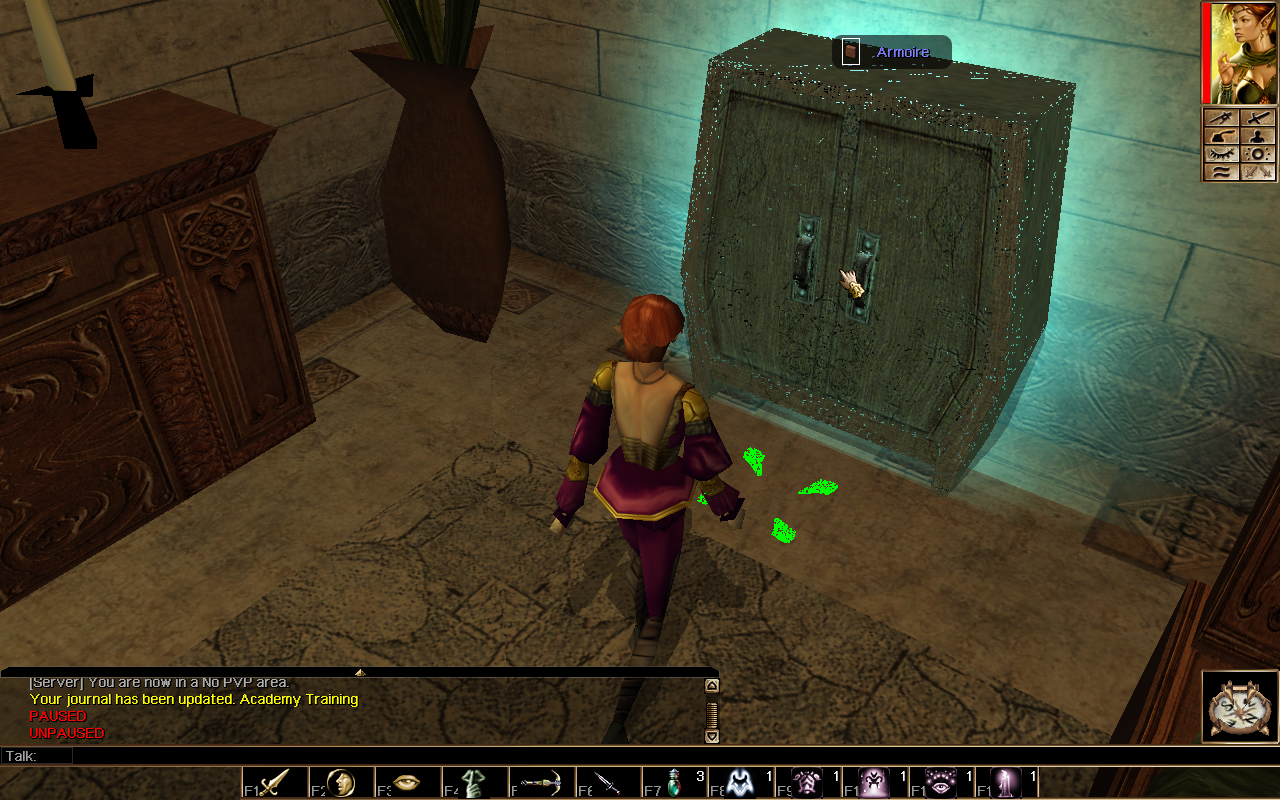Click the closed eye mode button
The width and height of the screenshot is (1280, 800).
[1221, 154]
